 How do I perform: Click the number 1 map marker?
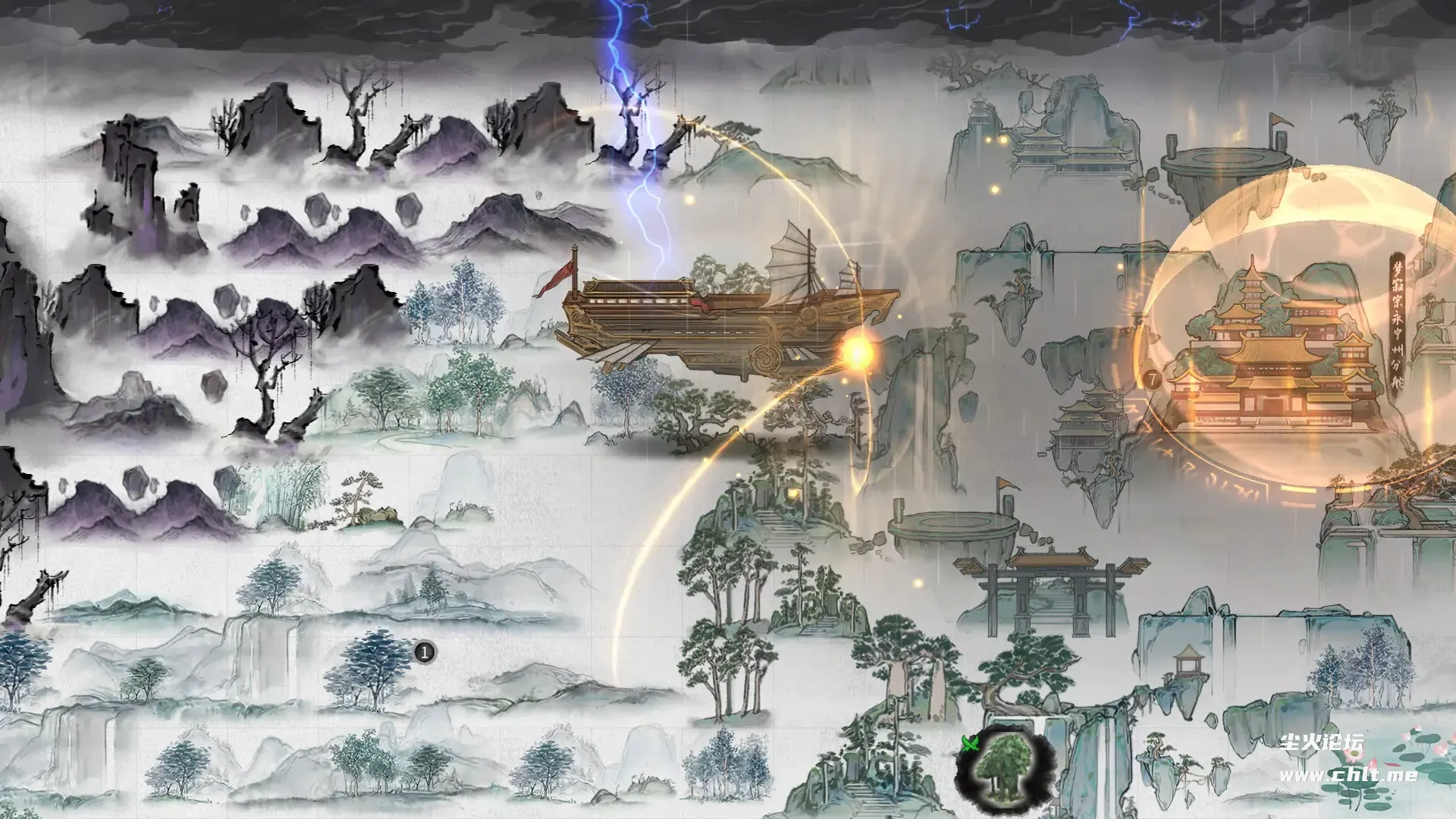[x=425, y=651]
